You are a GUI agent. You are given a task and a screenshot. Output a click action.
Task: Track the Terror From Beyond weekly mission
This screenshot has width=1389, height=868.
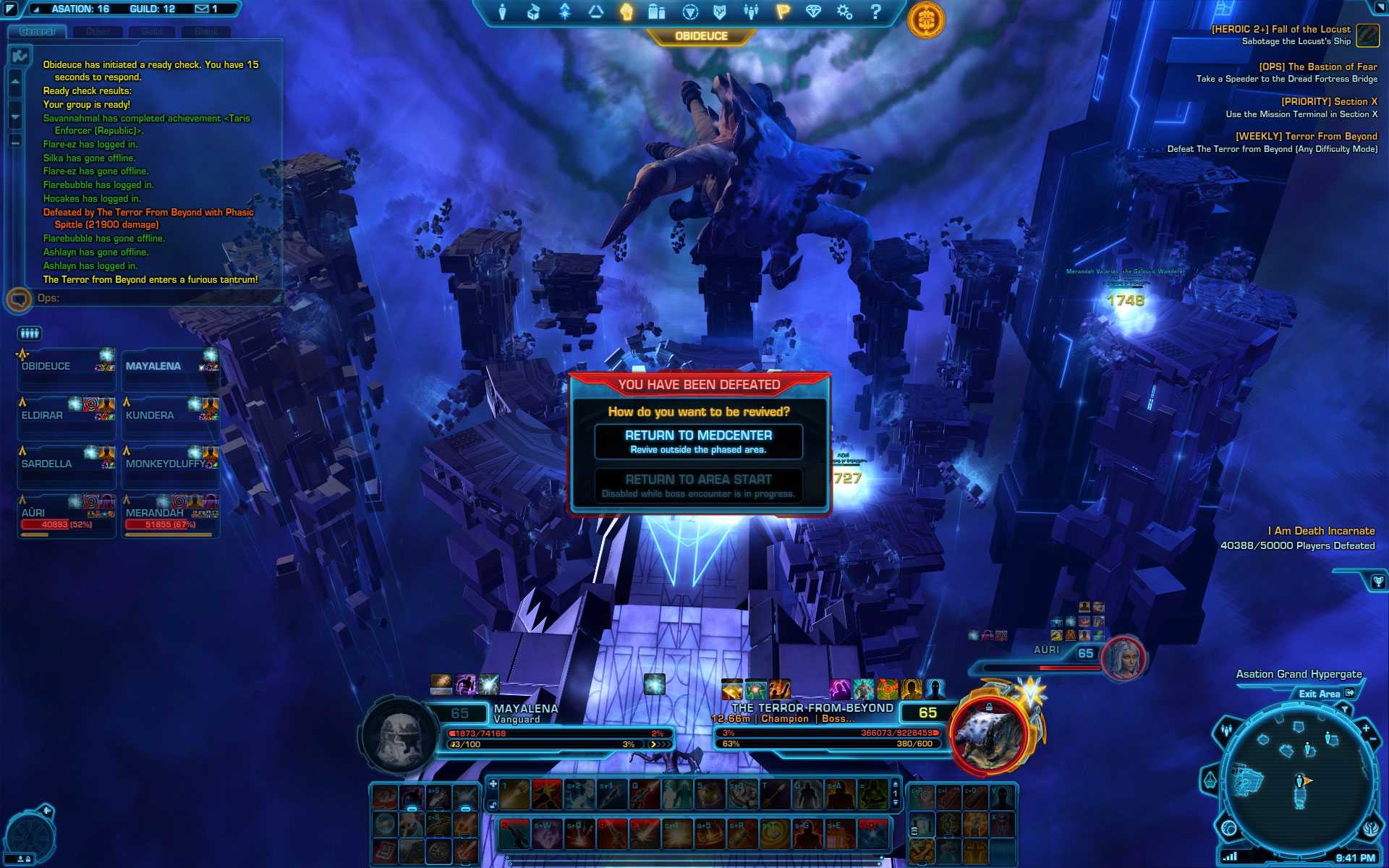click(x=1306, y=136)
